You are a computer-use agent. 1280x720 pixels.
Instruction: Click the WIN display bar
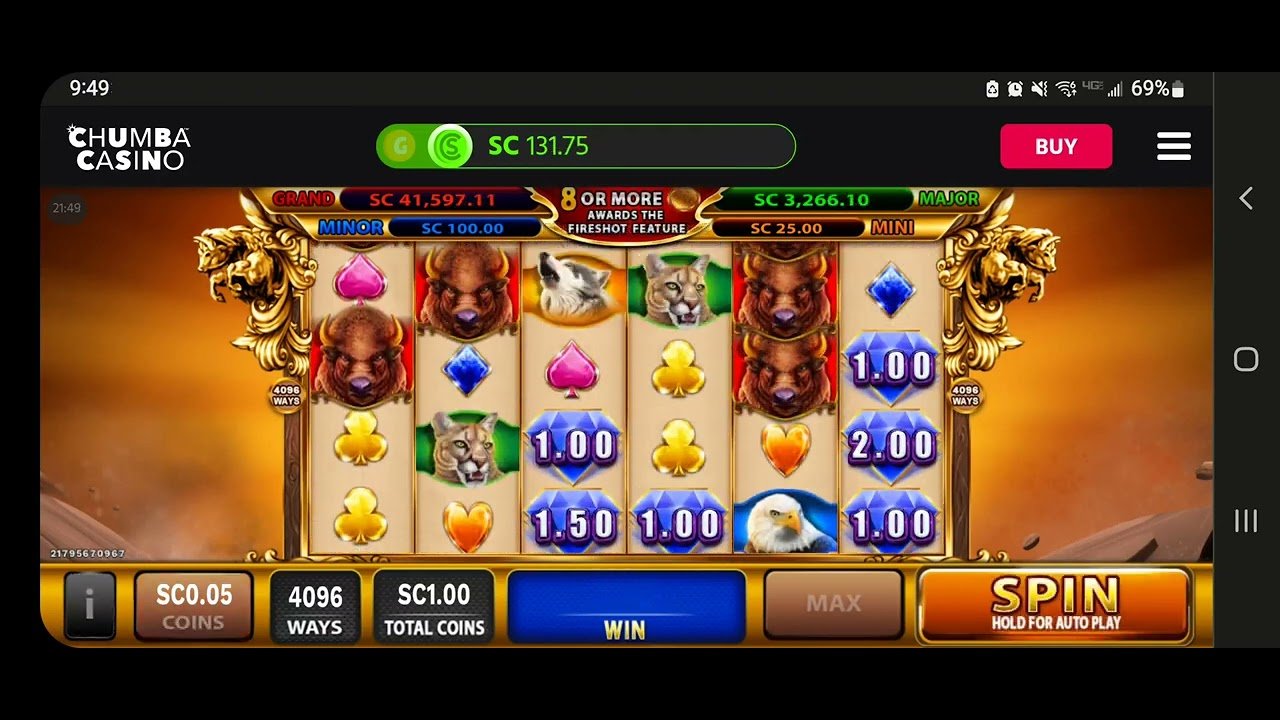pyautogui.click(x=626, y=603)
